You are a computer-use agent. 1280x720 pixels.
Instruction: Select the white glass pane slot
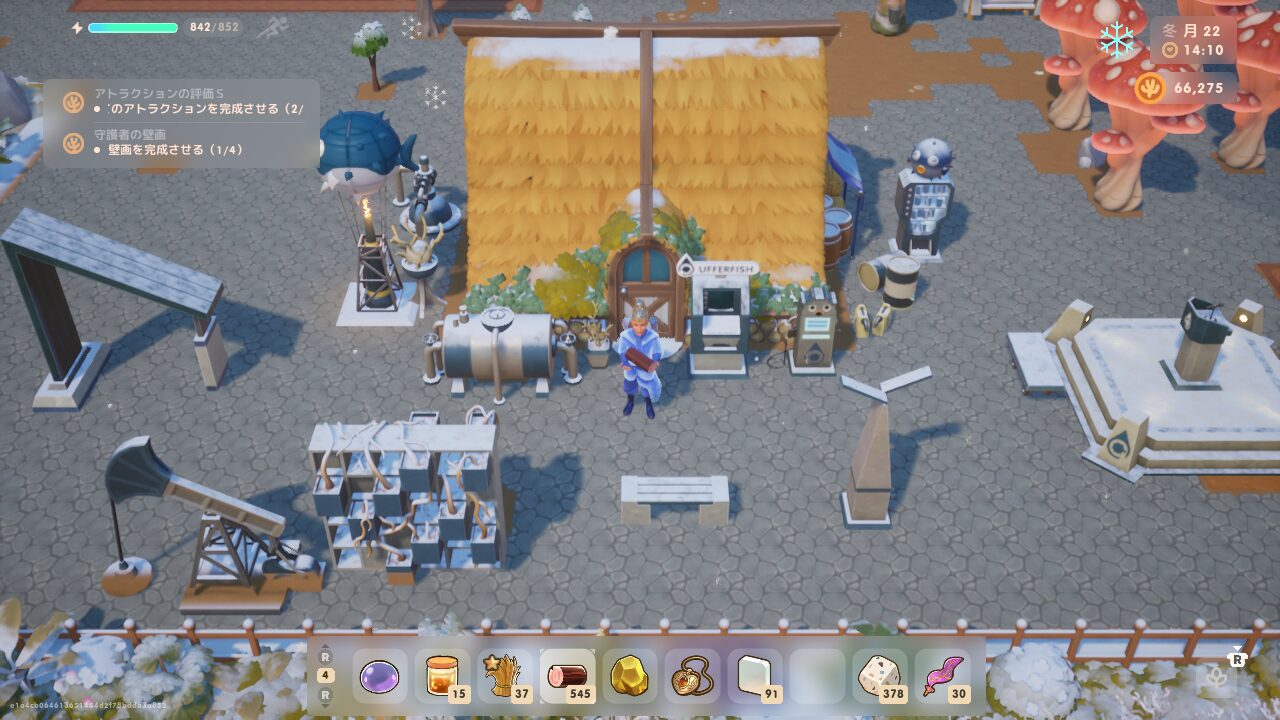tap(754, 677)
